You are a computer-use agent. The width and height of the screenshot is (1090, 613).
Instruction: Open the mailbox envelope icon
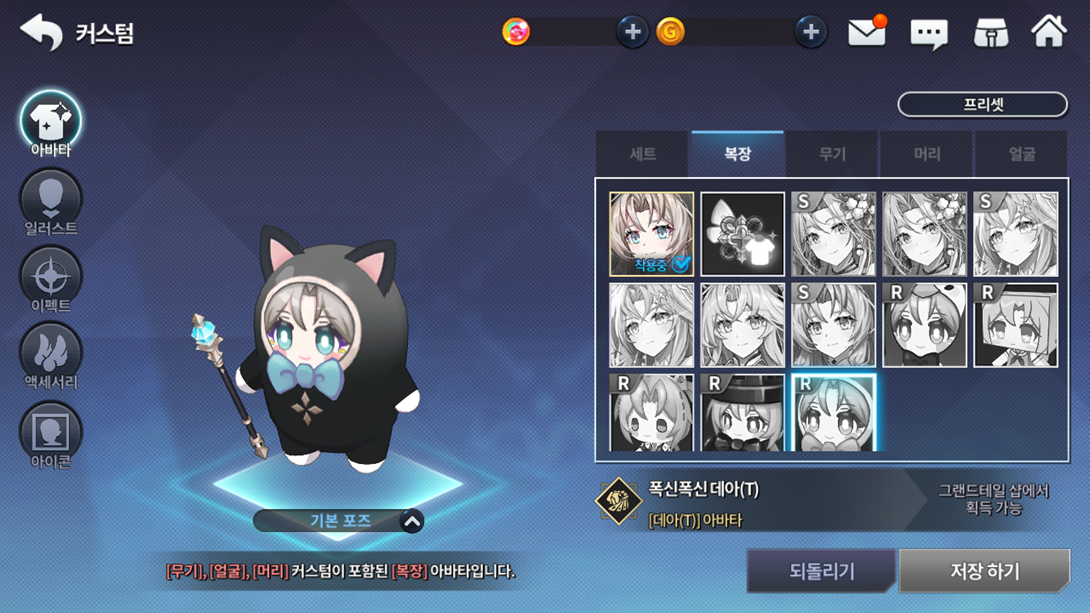(866, 33)
